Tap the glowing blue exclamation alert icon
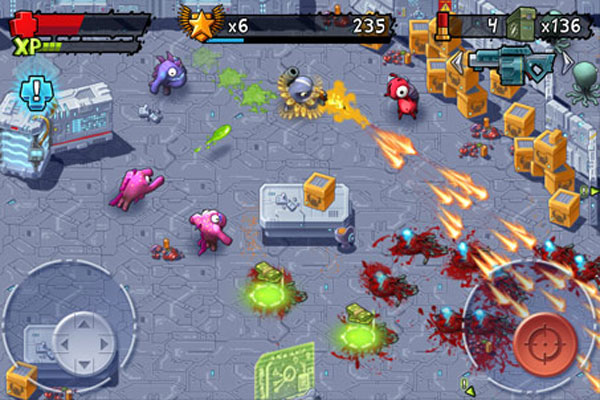 point(36,94)
